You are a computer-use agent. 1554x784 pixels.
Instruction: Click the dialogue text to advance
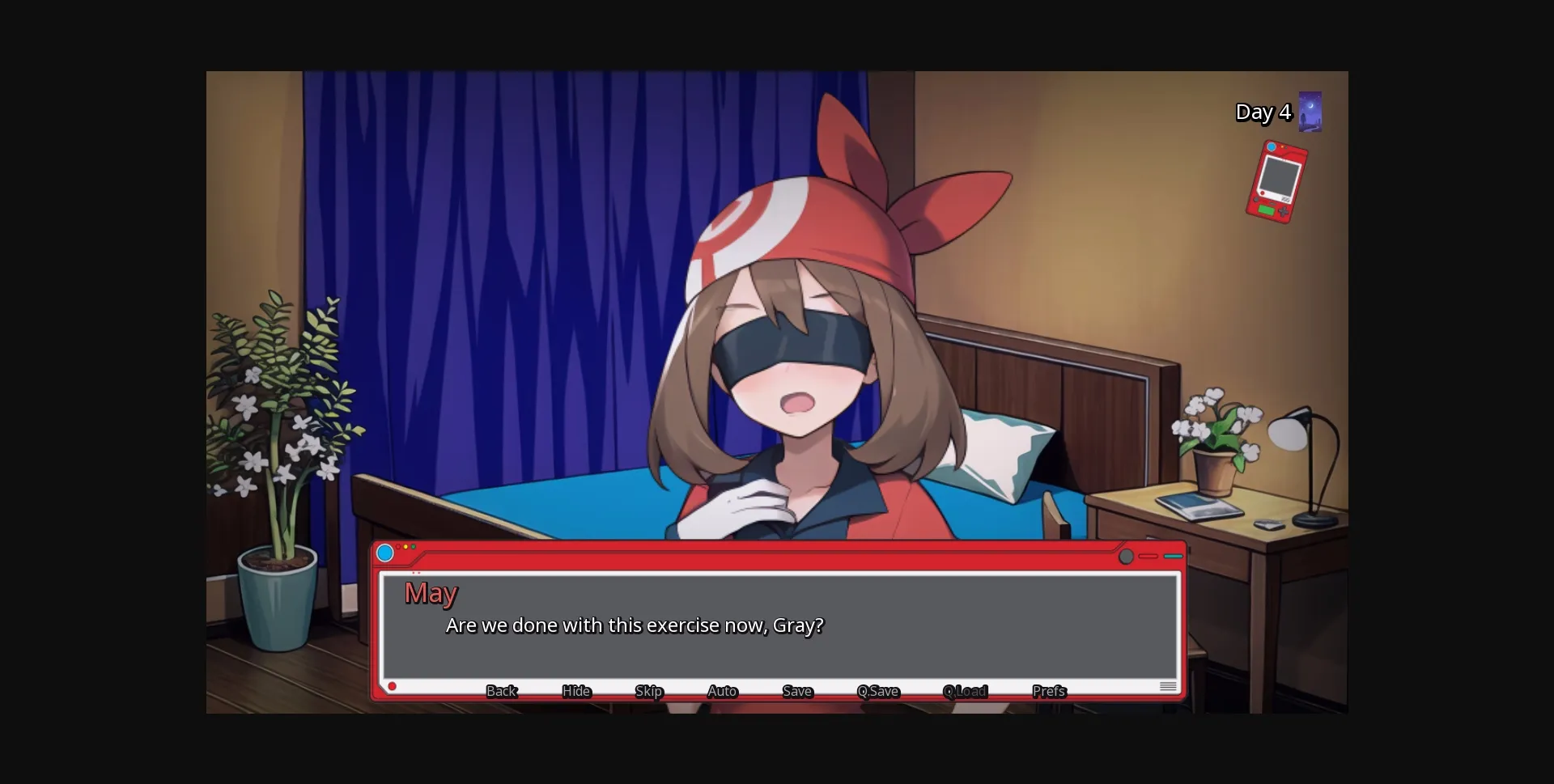point(634,625)
